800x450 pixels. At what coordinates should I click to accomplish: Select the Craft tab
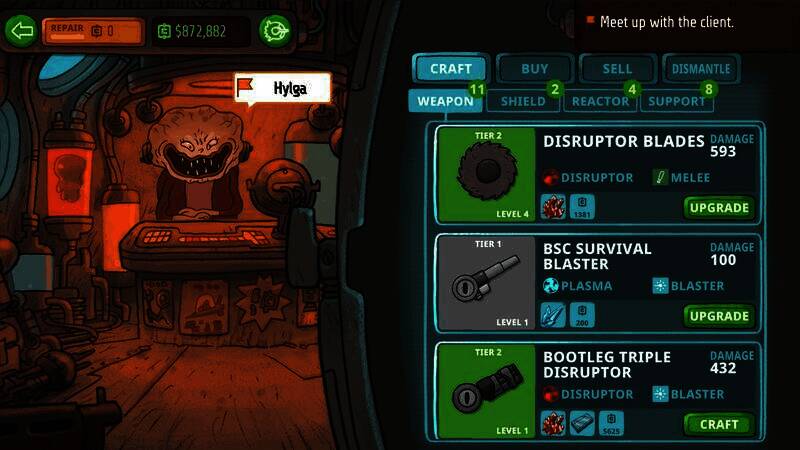click(x=450, y=69)
